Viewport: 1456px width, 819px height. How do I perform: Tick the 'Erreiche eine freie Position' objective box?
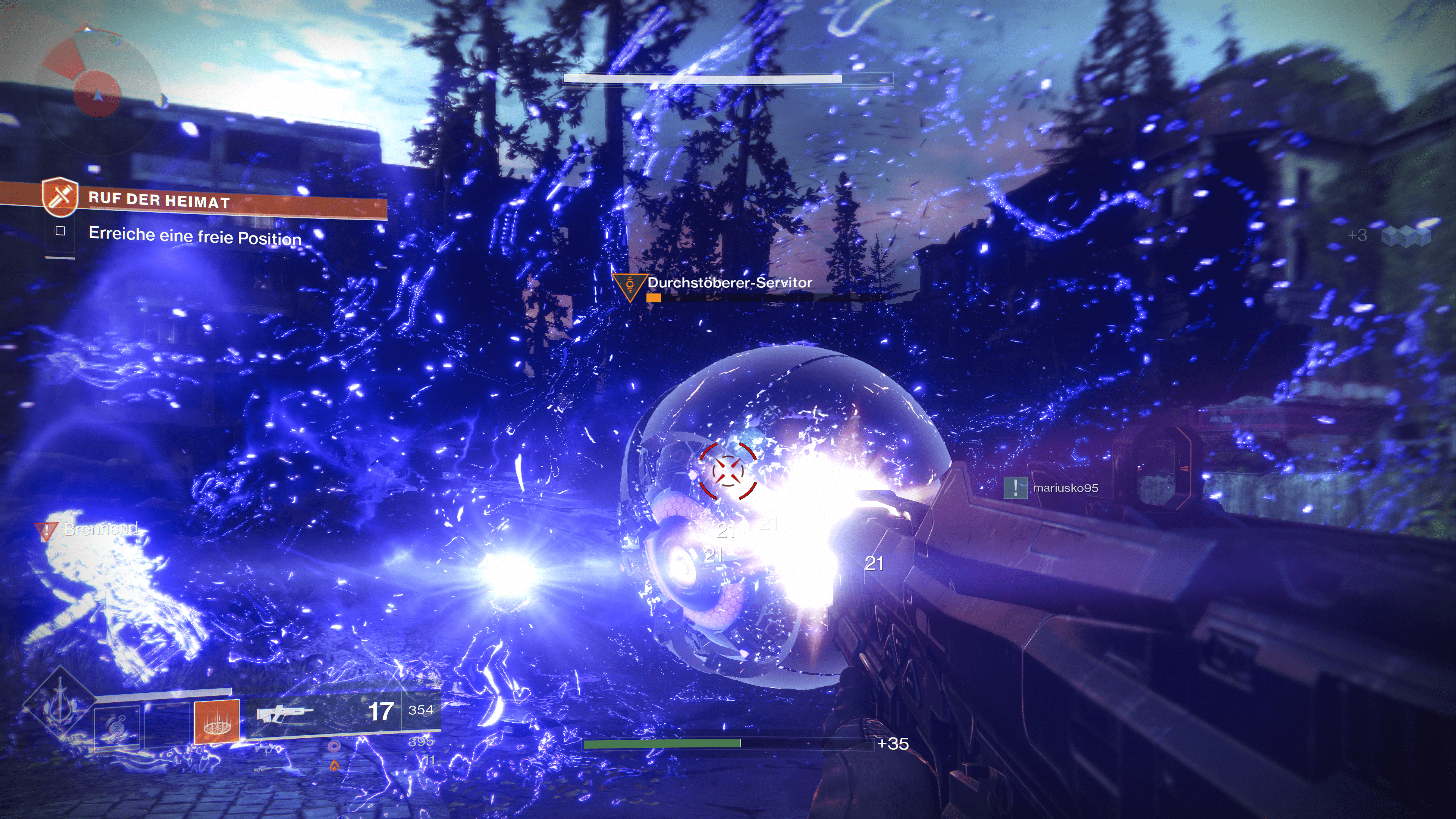pyautogui.click(x=61, y=231)
